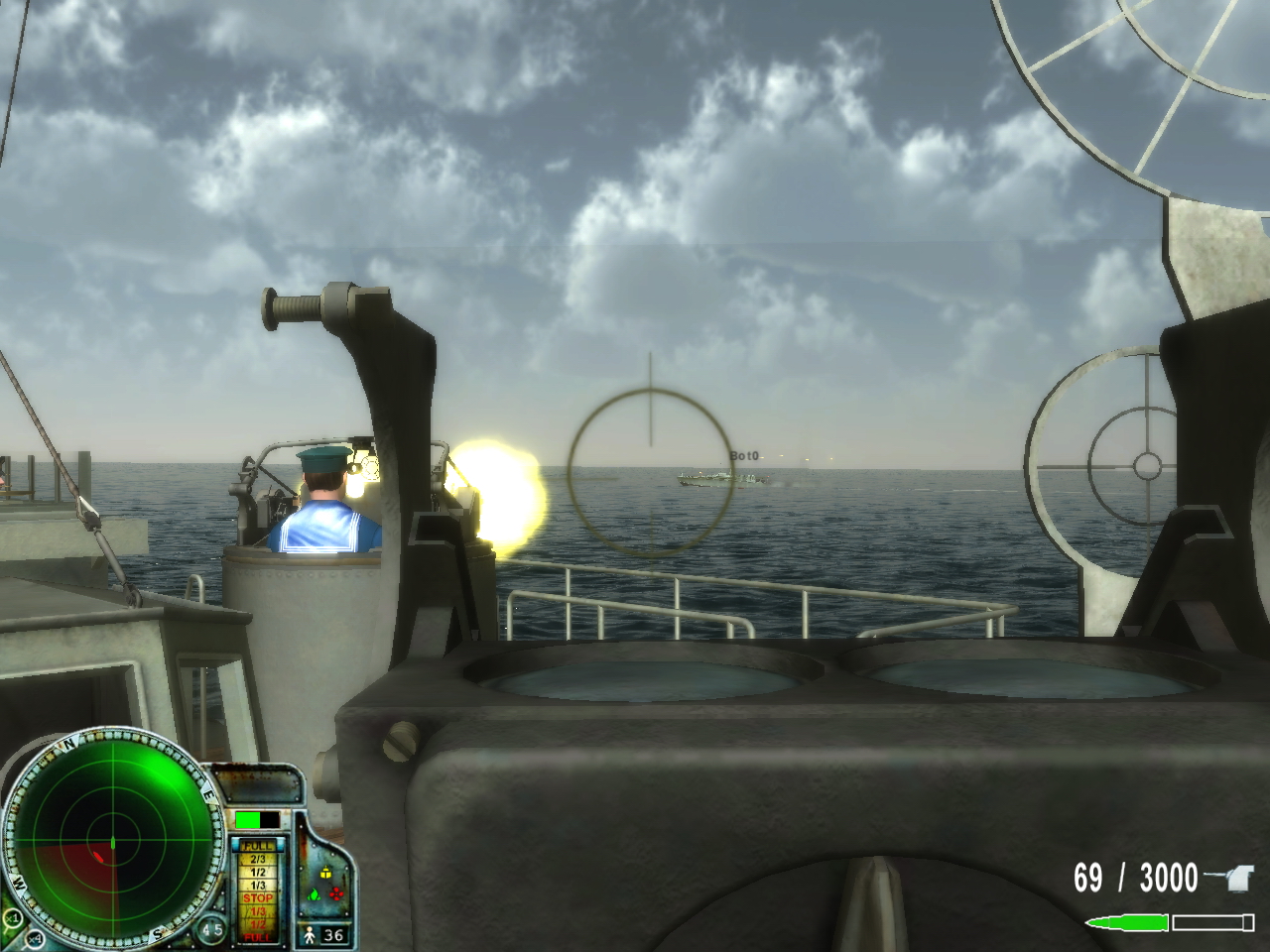This screenshot has height=952, width=1270.
Task: Set throttle to FULL ahead
Action: (x=257, y=845)
